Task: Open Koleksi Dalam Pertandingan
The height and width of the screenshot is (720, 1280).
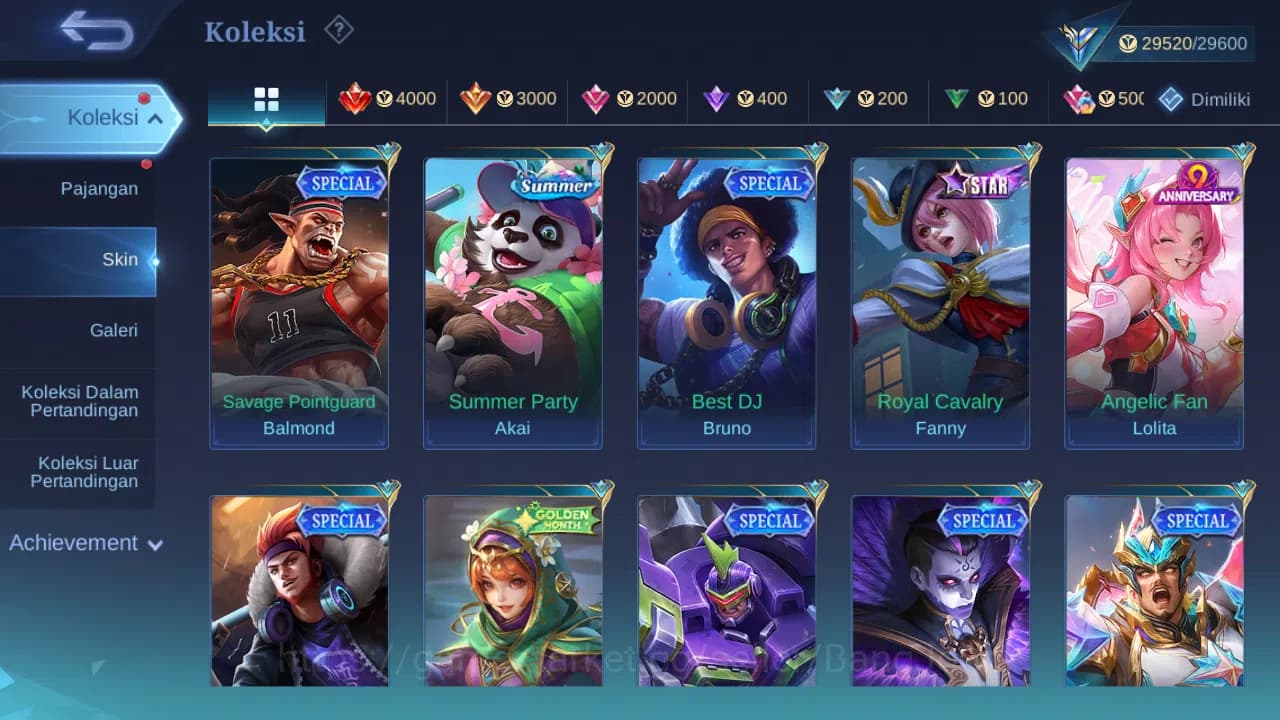Action: pyautogui.click(x=80, y=401)
